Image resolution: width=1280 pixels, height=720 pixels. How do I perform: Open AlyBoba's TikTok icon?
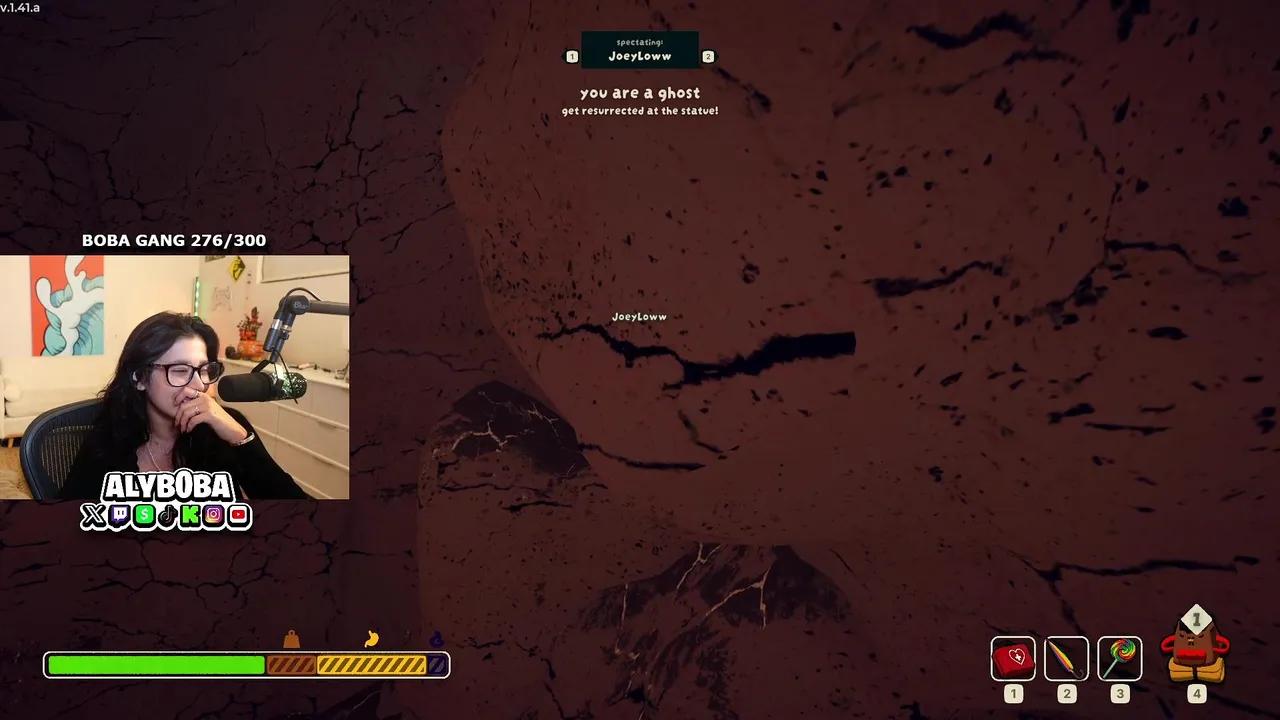[167, 518]
